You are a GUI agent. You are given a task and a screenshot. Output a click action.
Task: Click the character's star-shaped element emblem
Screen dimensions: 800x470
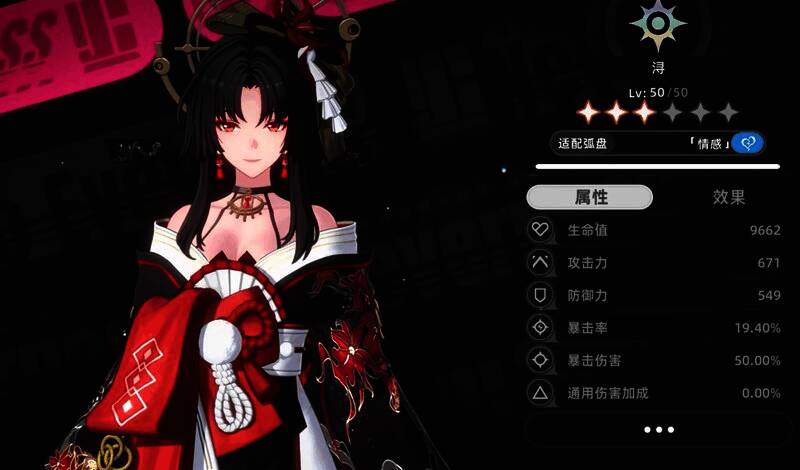click(x=658, y=26)
